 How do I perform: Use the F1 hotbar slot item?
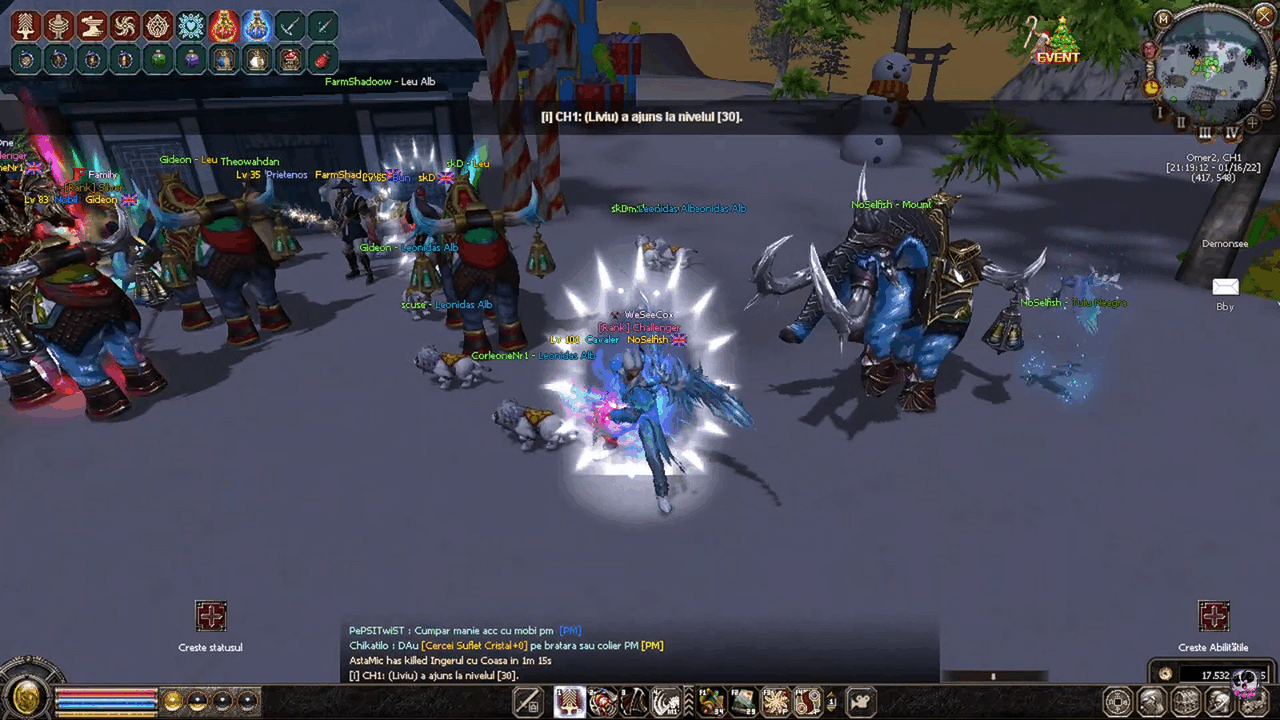pos(712,702)
